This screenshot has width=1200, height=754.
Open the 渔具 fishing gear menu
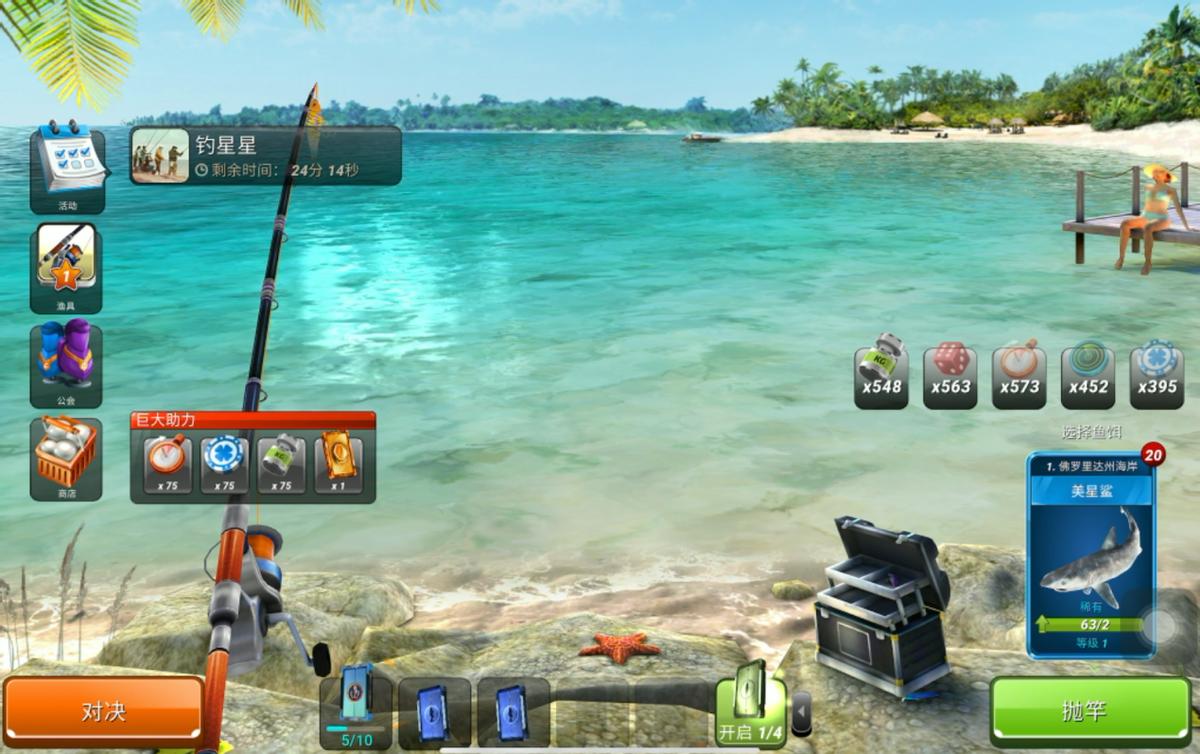tap(67, 266)
